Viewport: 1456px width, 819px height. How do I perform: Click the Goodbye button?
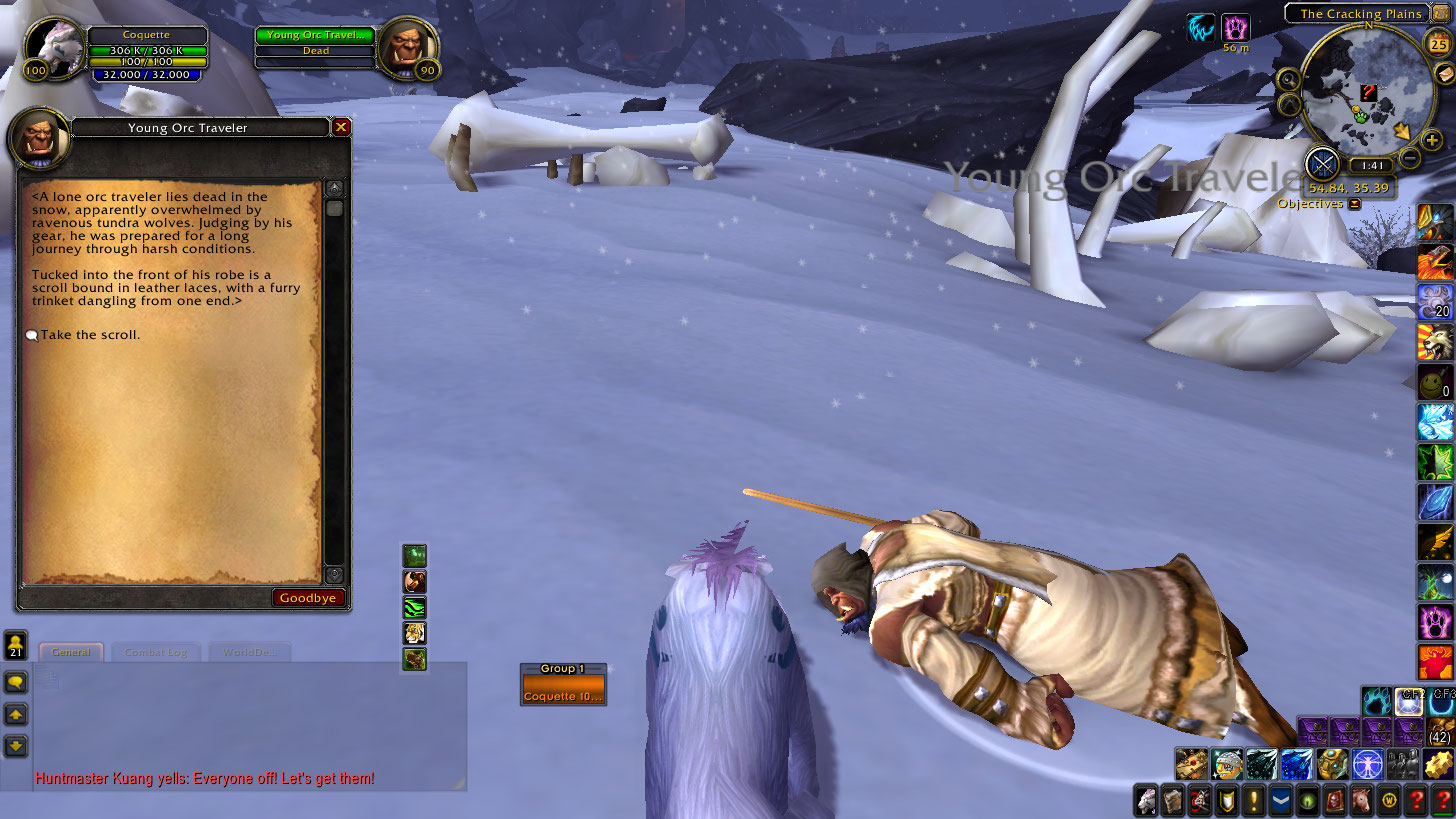pos(309,598)
